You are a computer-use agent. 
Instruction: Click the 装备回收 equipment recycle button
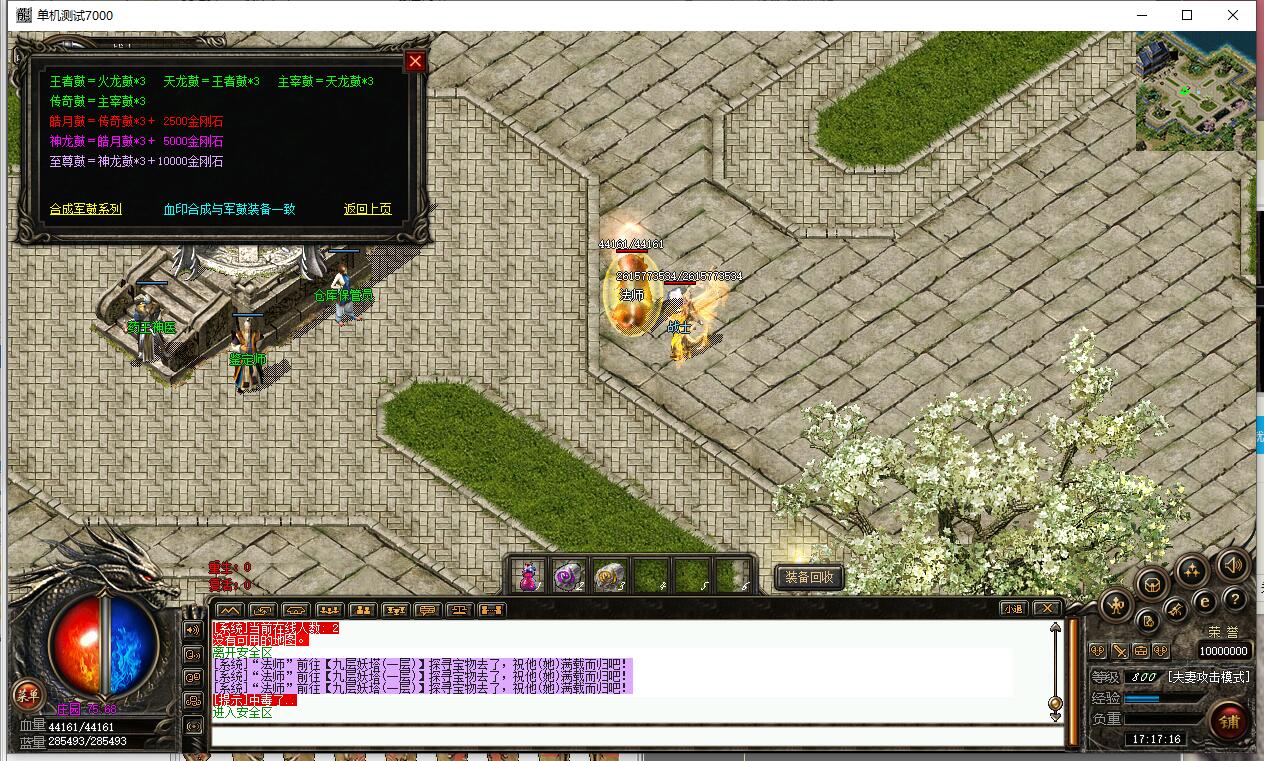coord(809,577)
